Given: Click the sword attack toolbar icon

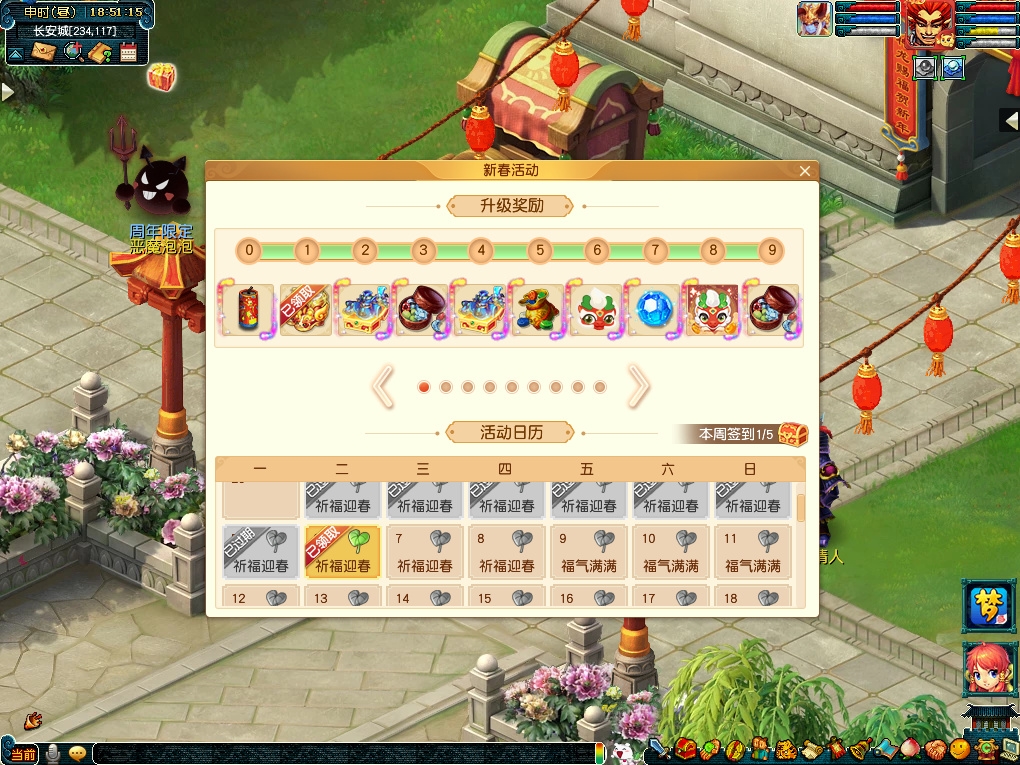Looking at the screenshot, I should pyautogui.click(x=659, y=749).
